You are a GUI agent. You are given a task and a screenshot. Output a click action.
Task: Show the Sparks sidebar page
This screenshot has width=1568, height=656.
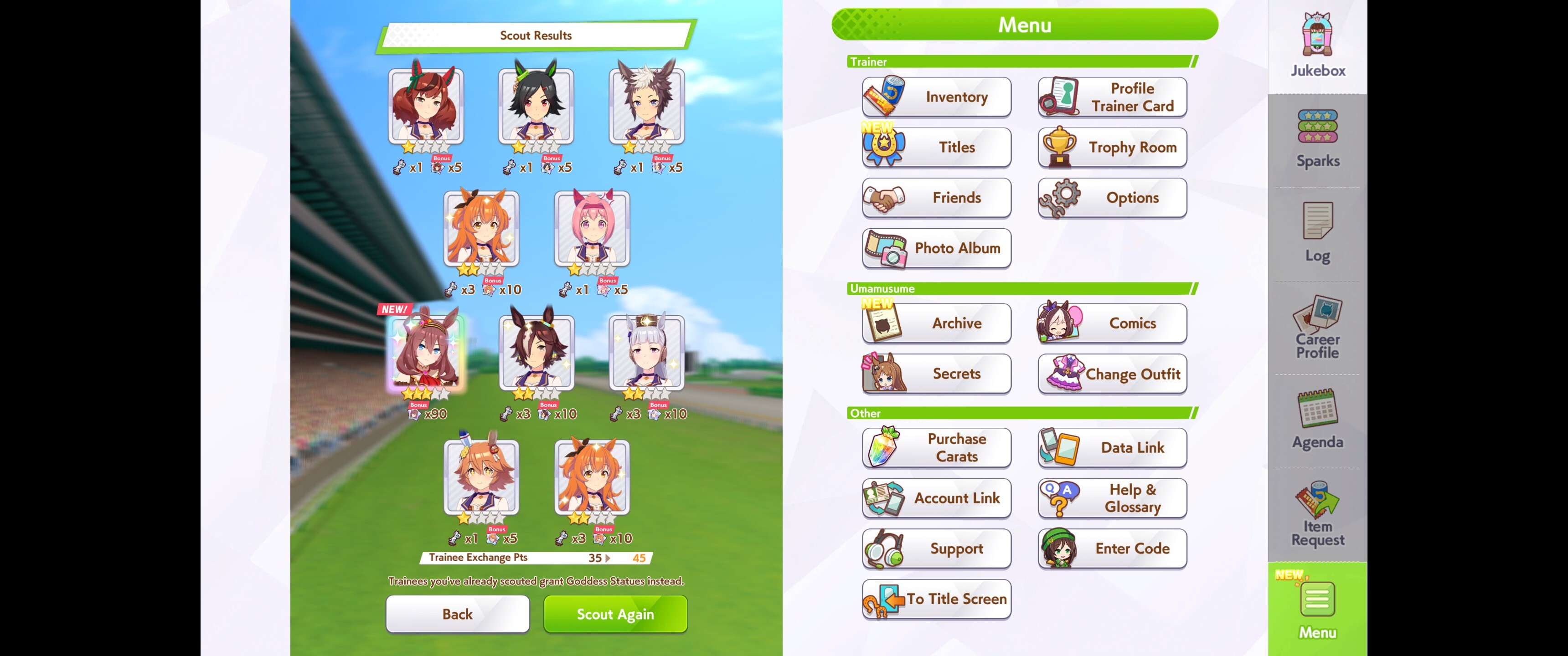(1317, 139)
